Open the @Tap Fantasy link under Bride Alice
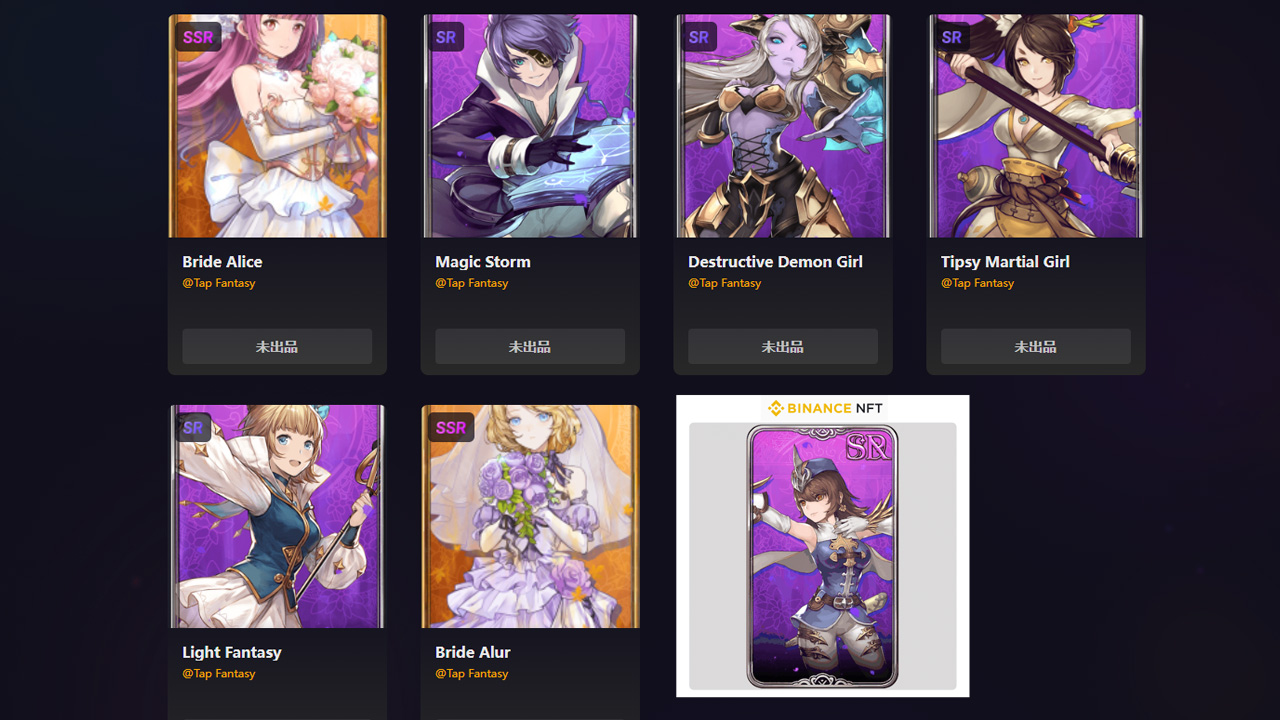This screenshot has width=1280, height=720. pos(219,283)
